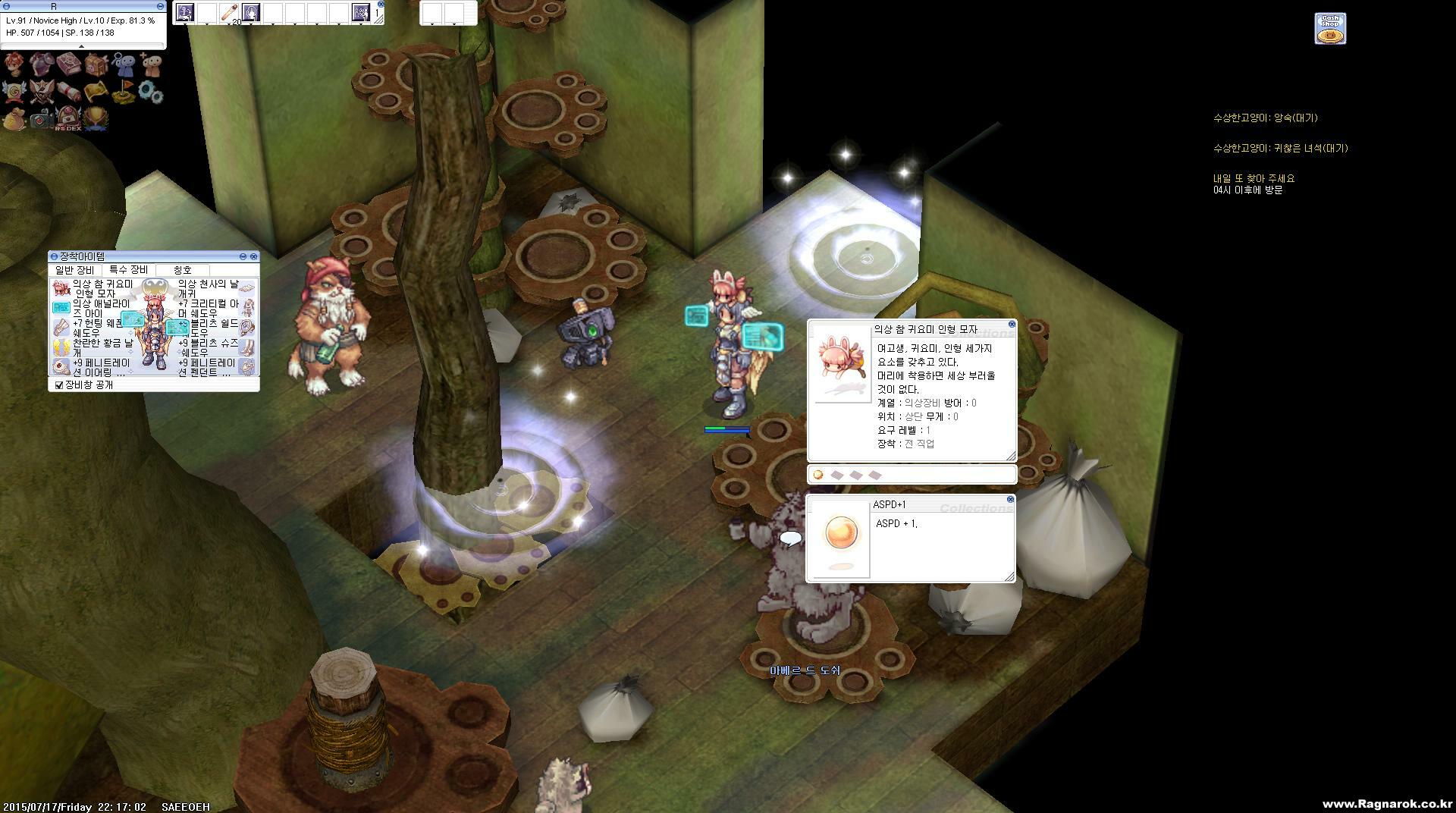Close the 장착아이템 equipment window
The height and width of the screenshot is (813, 1456).
[253, 257]
